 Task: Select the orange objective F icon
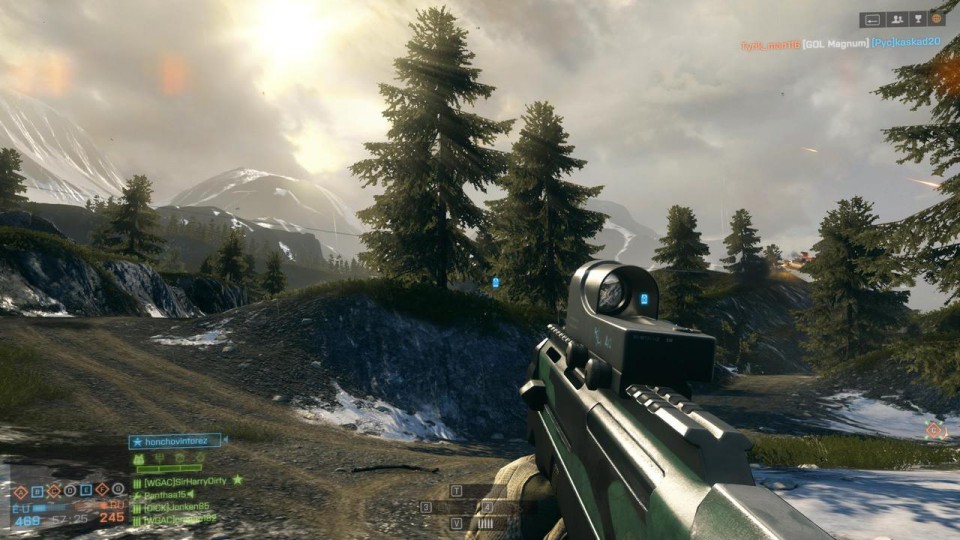pos(102,490)
